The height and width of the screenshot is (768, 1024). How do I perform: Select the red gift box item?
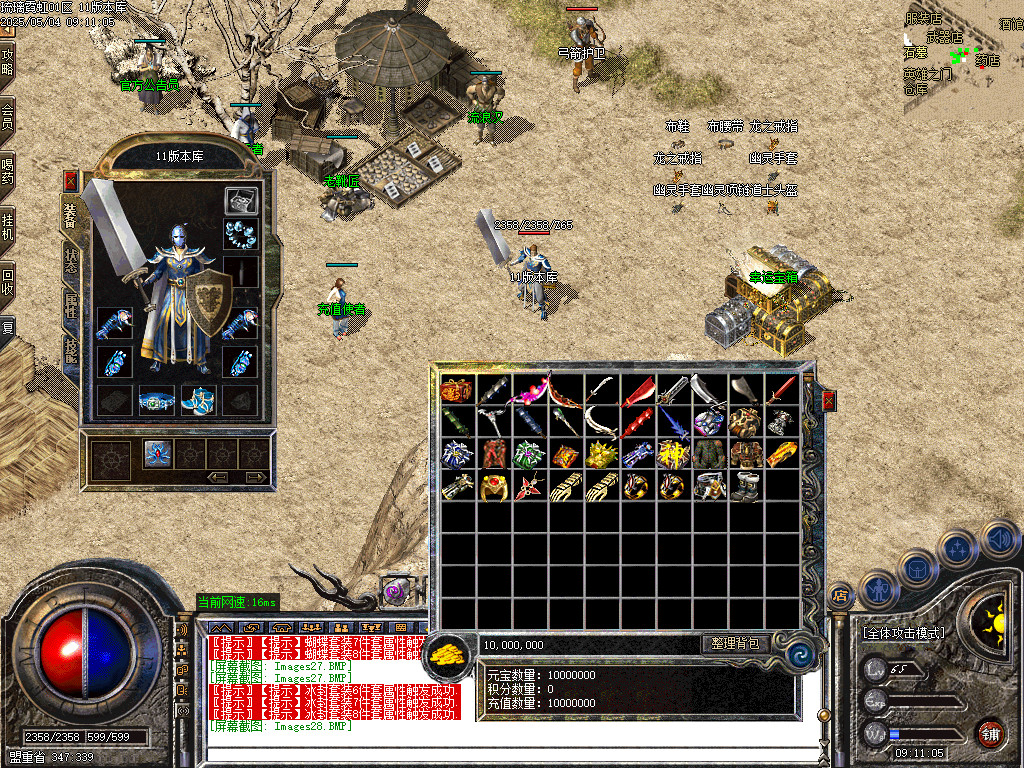pyautogui.click(x=457, y=391)
